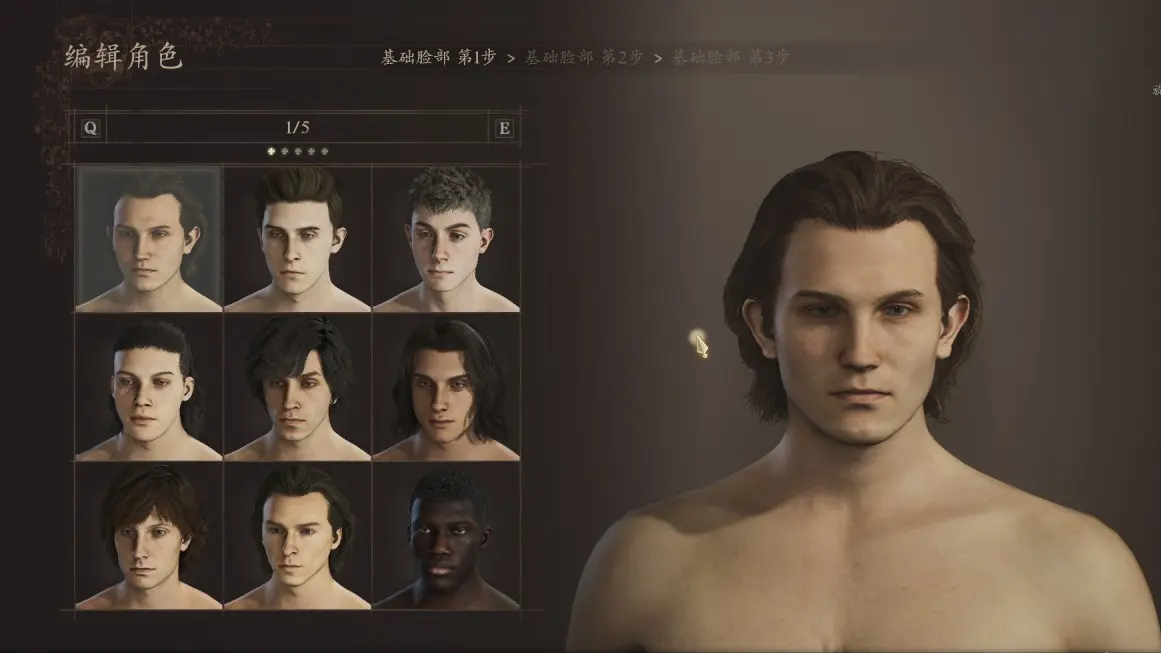Switch to 基础脸部 第2步 step
This screenshot has height=653, width=1161.
pos(584,57)
